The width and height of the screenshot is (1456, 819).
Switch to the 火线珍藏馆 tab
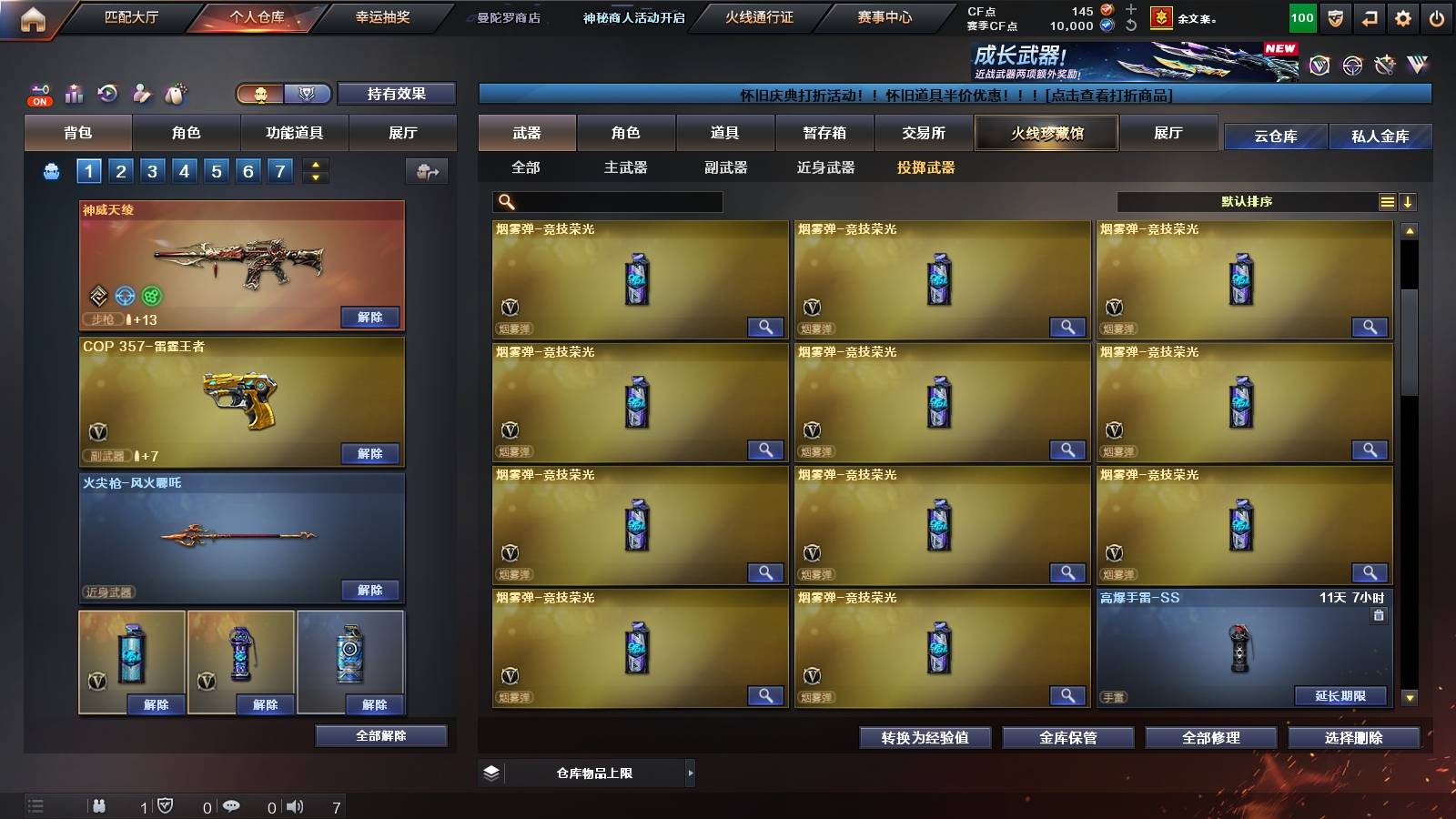pos(1046,133)
